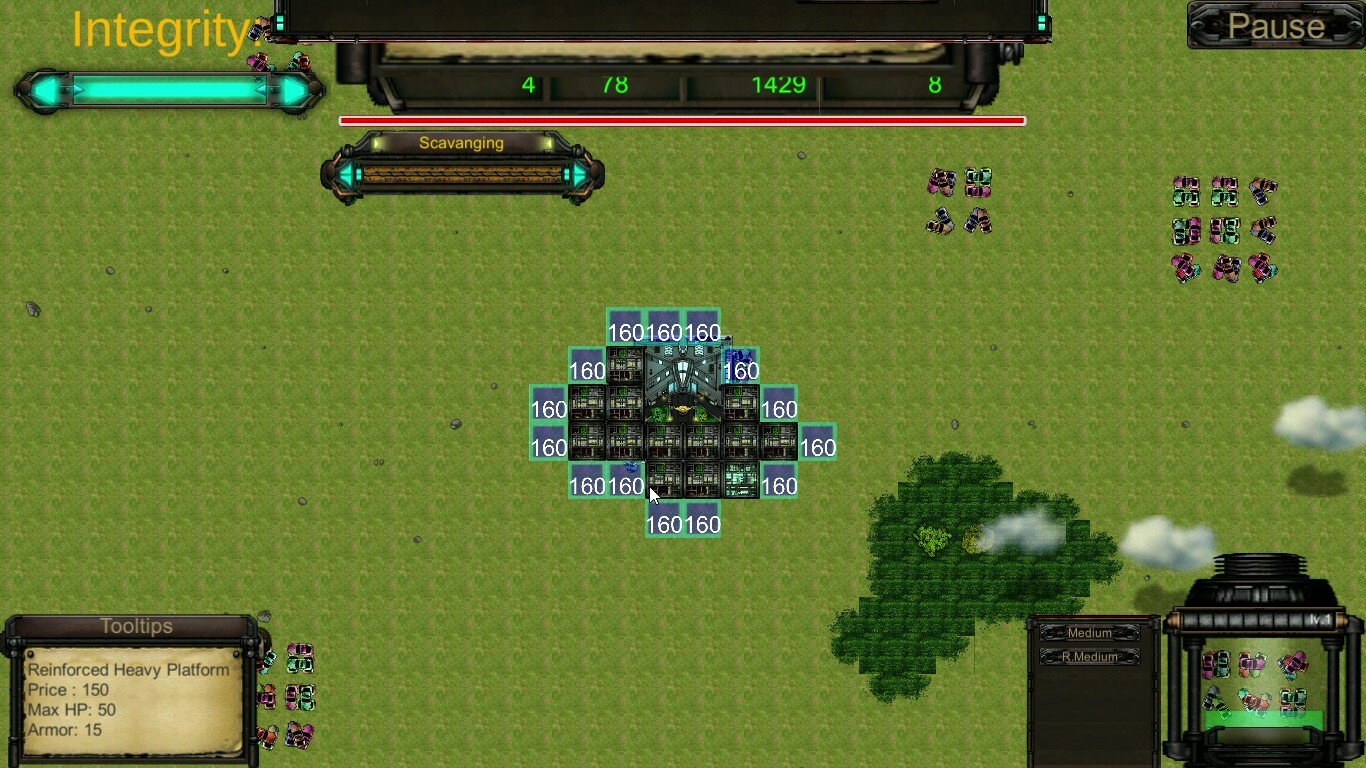1366x768 pixels.
Task: Select the blue scout vehicle on the base platform
Action: click(x=628, y=467)
